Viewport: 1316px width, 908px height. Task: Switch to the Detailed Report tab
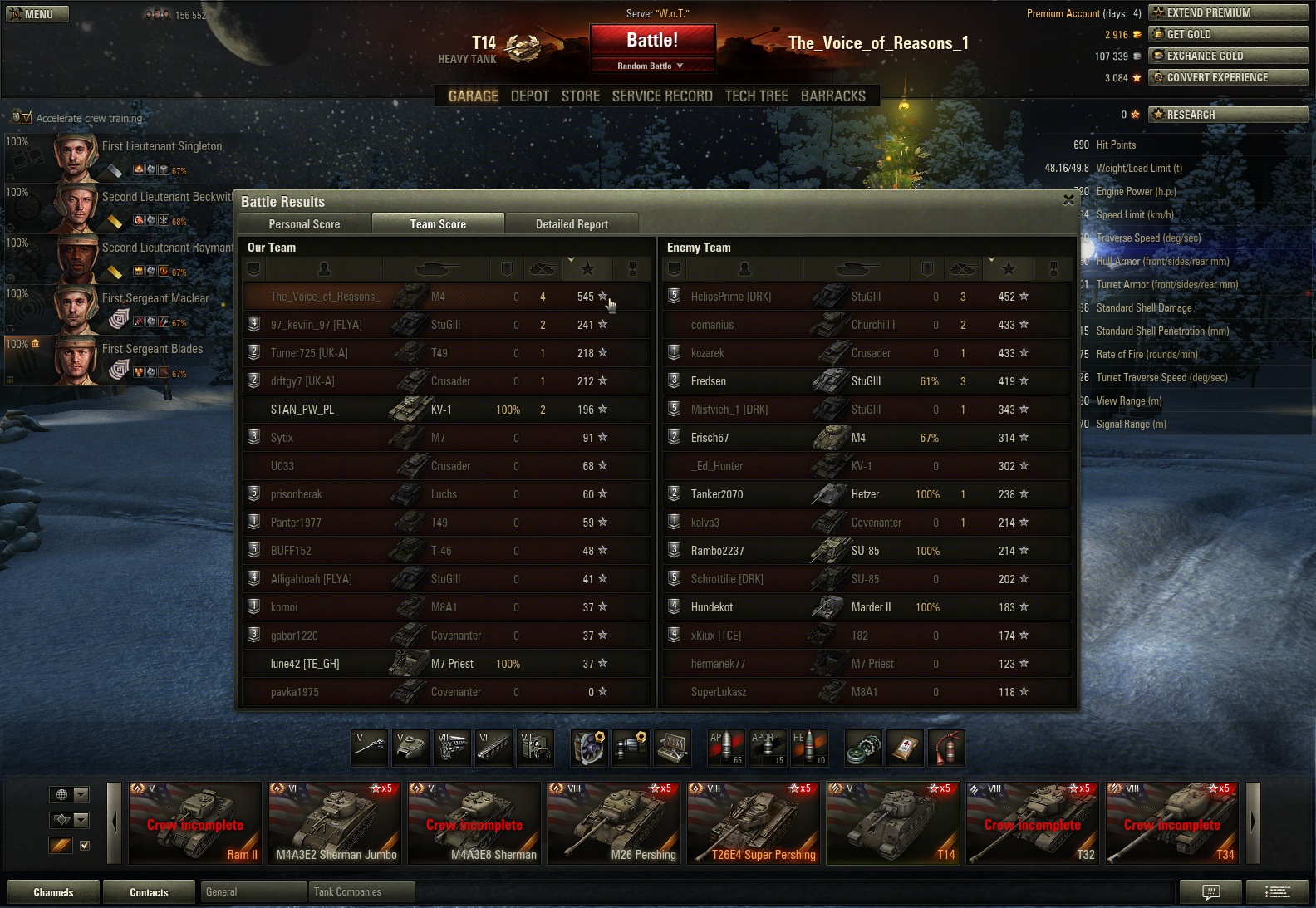[572, 224]
